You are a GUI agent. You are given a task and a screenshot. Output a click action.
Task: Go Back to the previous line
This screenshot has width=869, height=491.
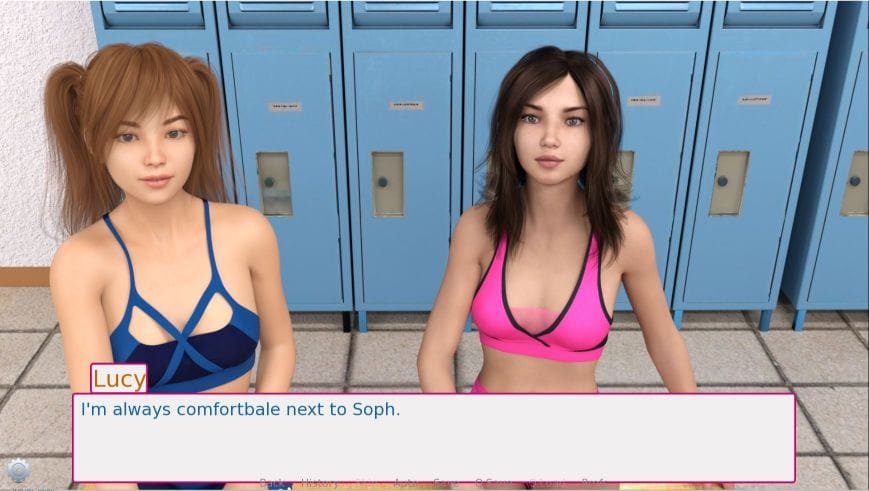pos(272,483)
